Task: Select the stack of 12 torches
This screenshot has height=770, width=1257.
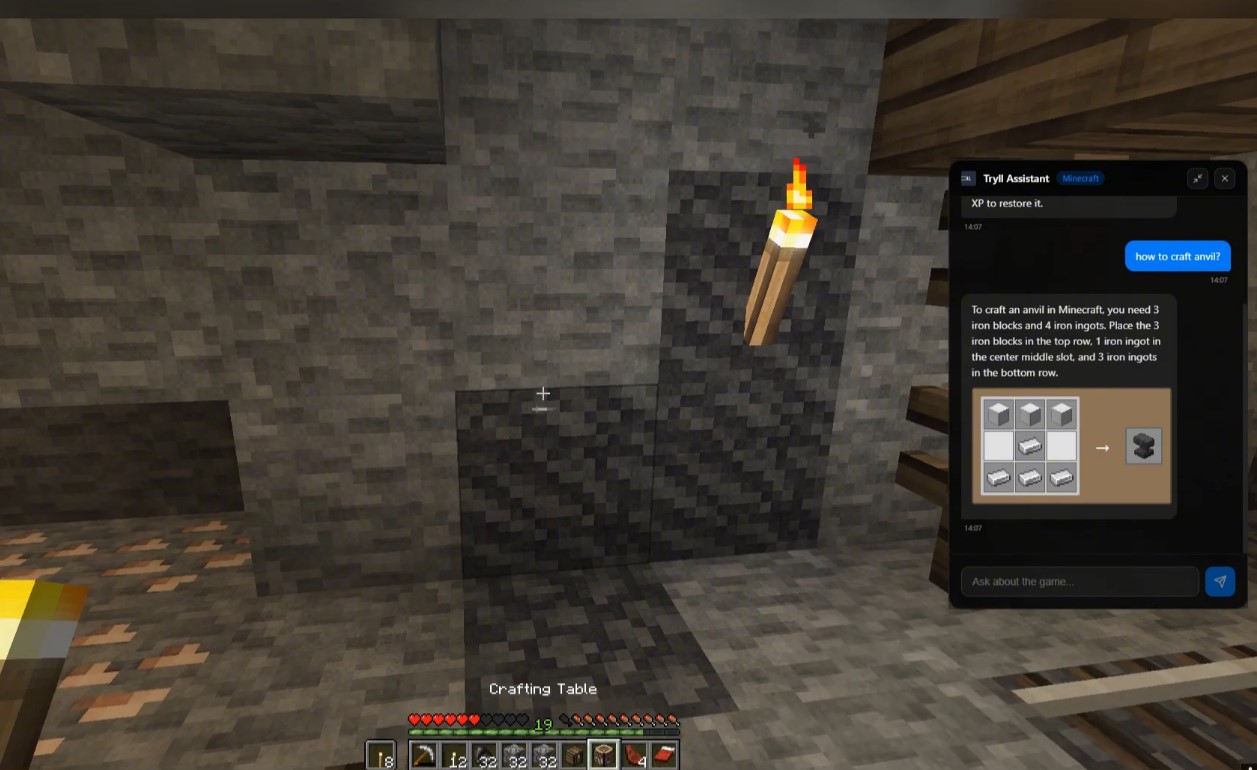Action: (455, 756)
